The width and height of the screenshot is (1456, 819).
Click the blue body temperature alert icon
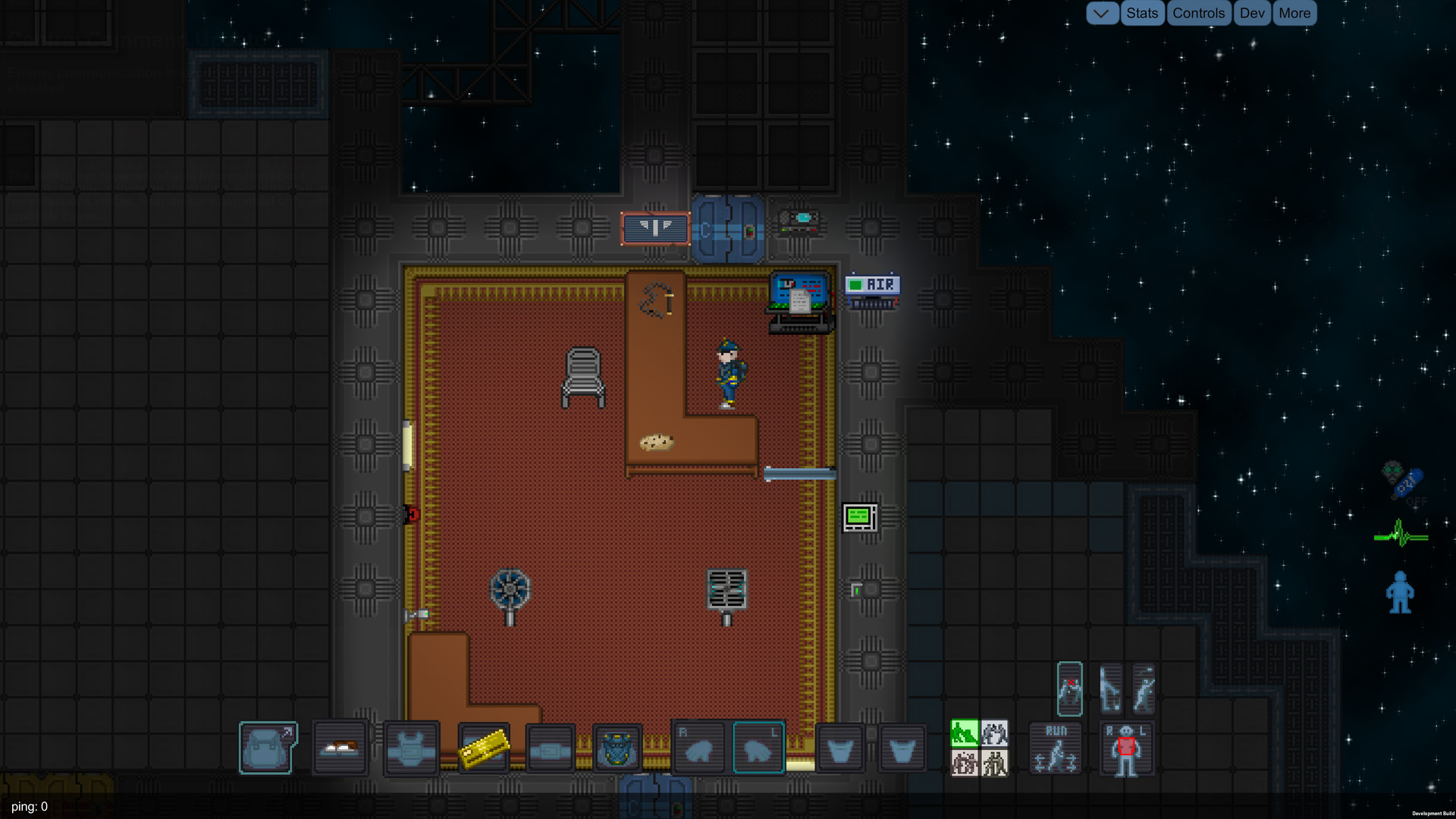point(1401,593)
